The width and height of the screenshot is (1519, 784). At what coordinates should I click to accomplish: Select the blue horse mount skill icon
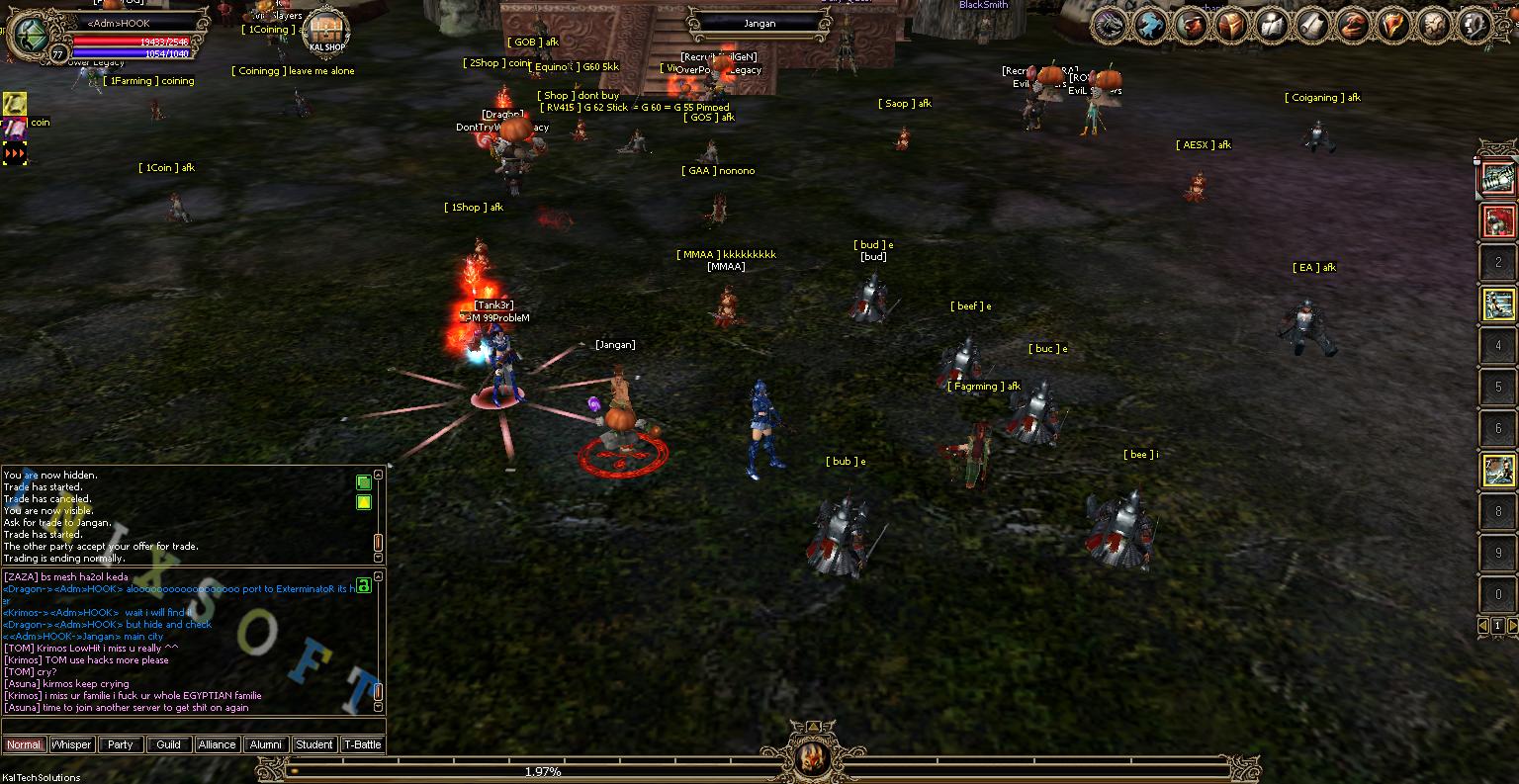pyautogui.click(x=1149, y=25)
